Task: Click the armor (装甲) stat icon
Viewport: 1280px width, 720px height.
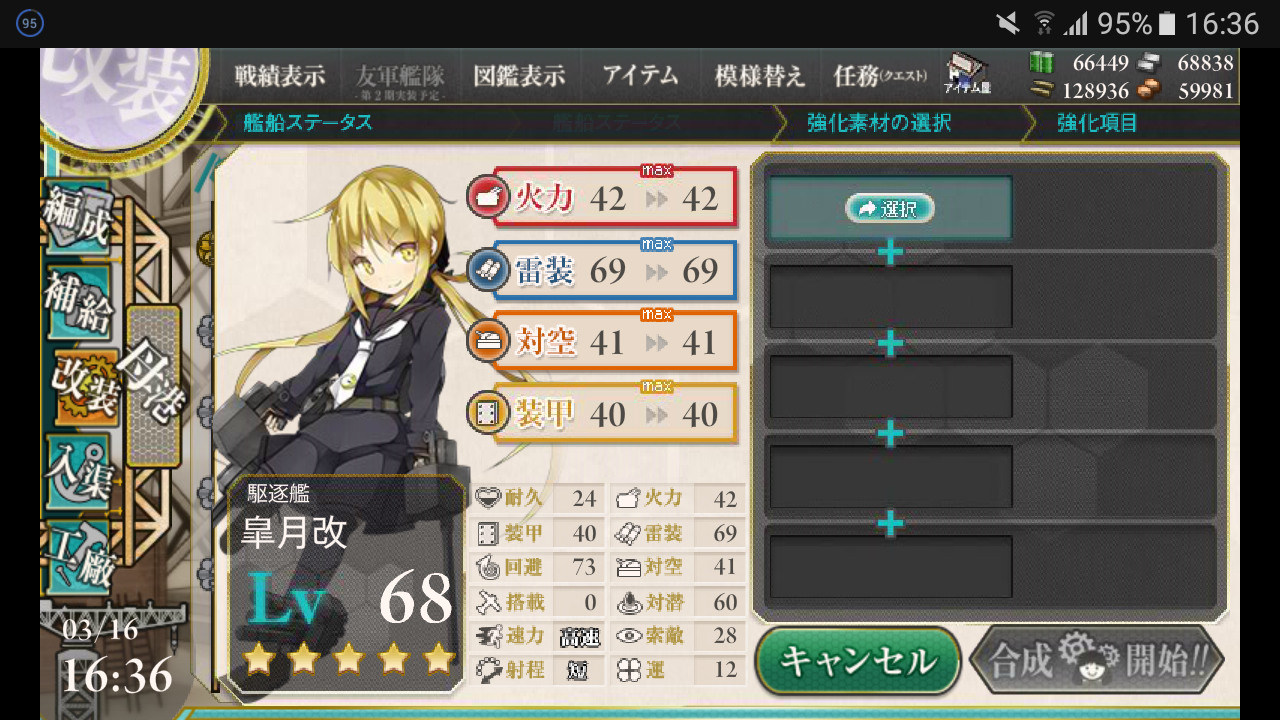Action: click(489, 413)
